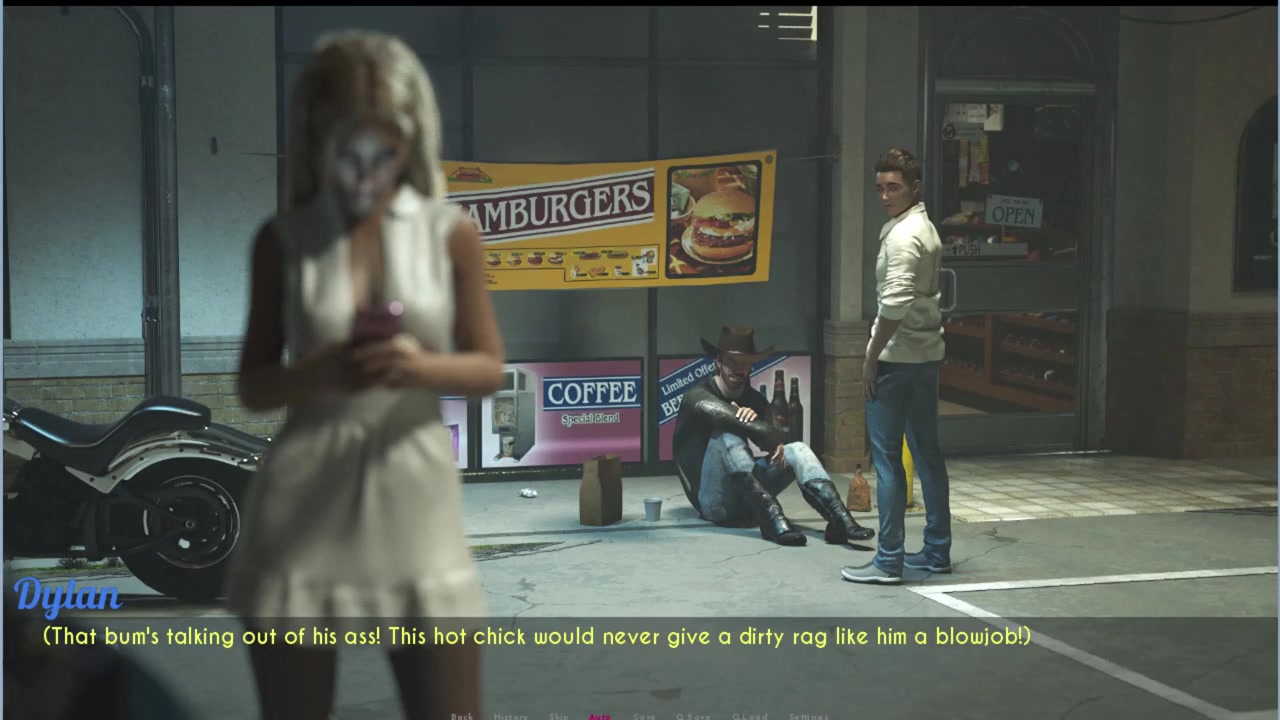This screenshot has width=1280, height=720.
Task: Activate Skip in the quick menu
Action: [558, 716]
